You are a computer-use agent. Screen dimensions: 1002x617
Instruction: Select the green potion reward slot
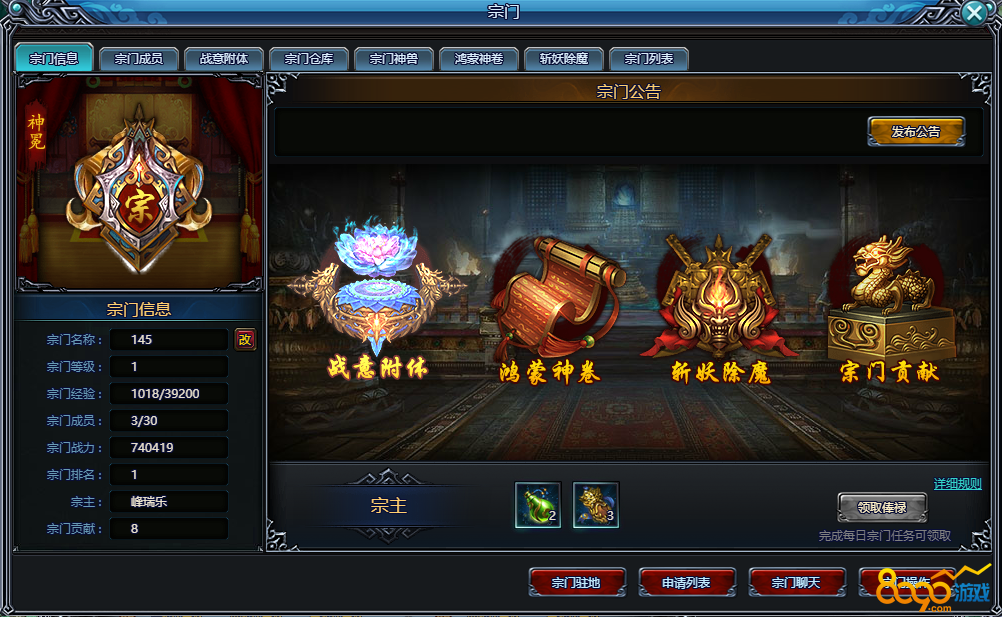point(538,505)
